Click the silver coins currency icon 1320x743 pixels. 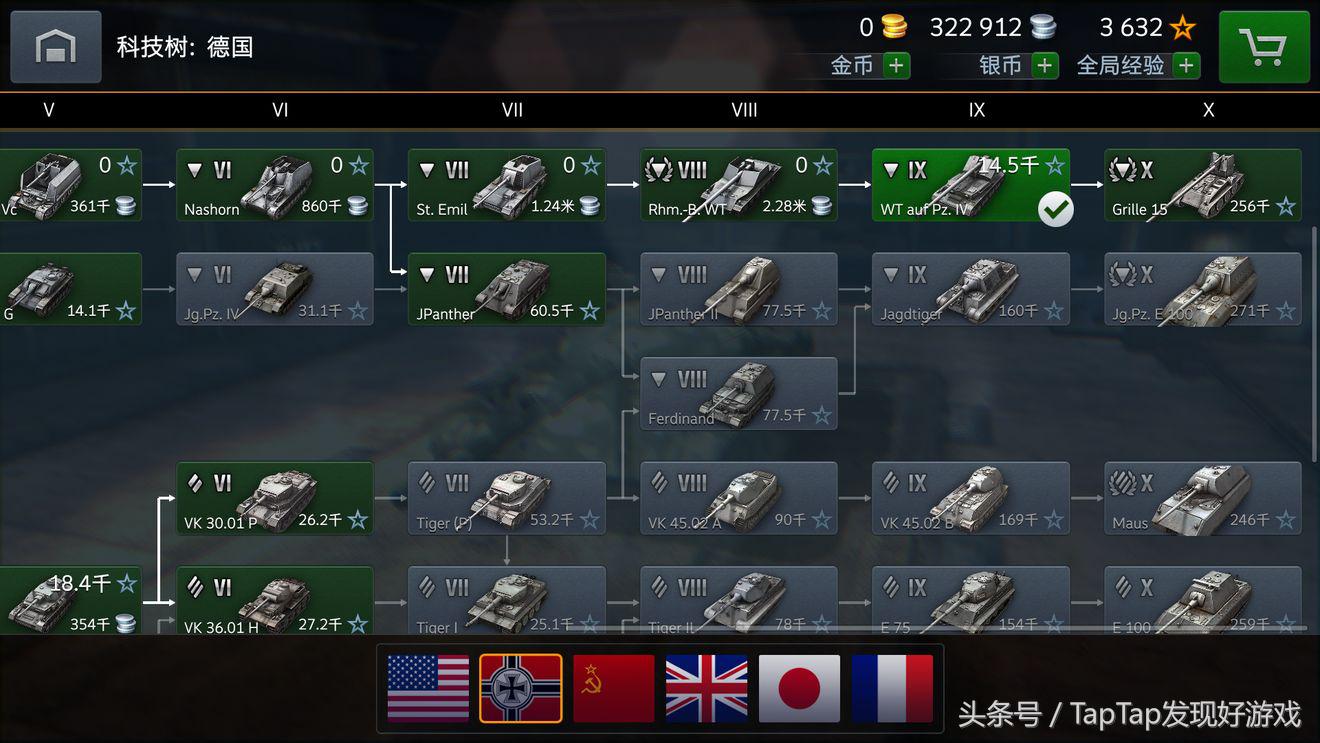(x=1042, y=27)
